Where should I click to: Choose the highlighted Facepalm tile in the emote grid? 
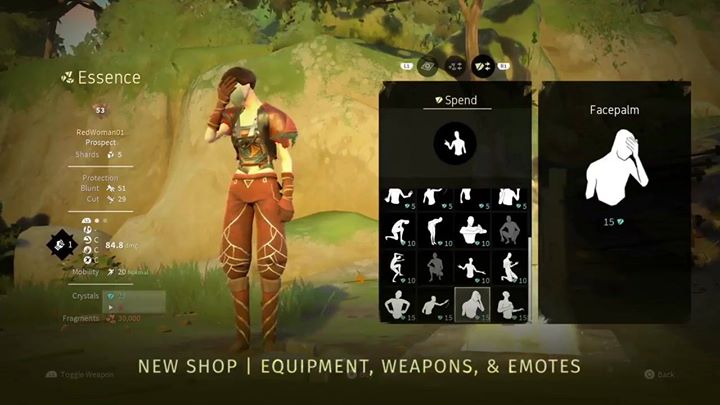tap(471, 304)
